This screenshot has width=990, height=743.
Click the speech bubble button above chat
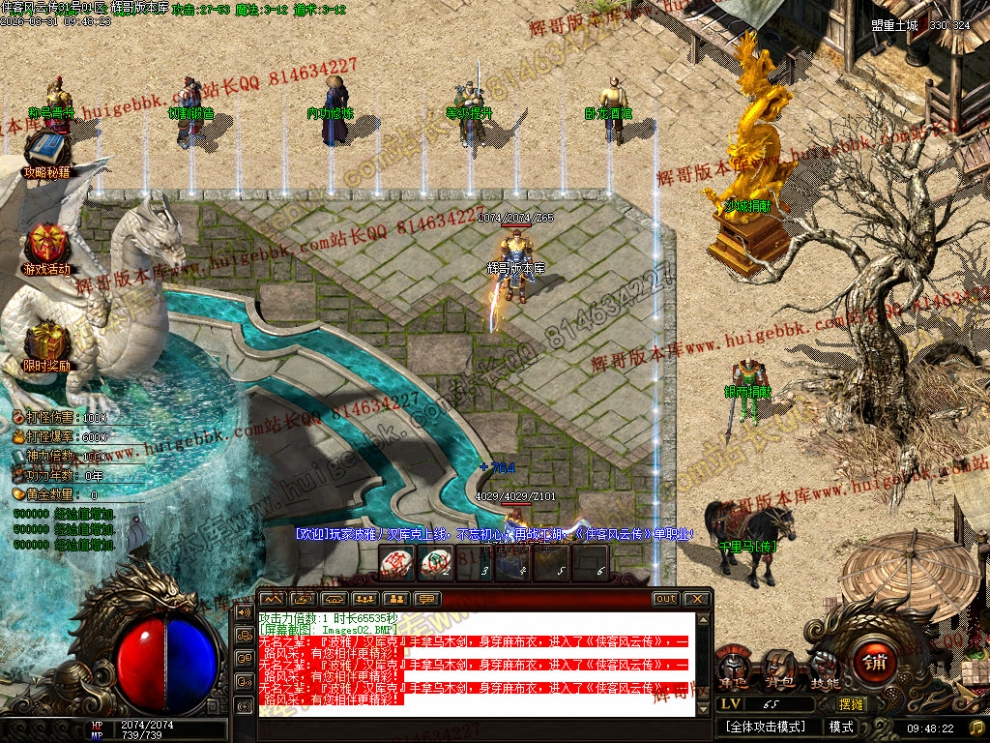427,599
